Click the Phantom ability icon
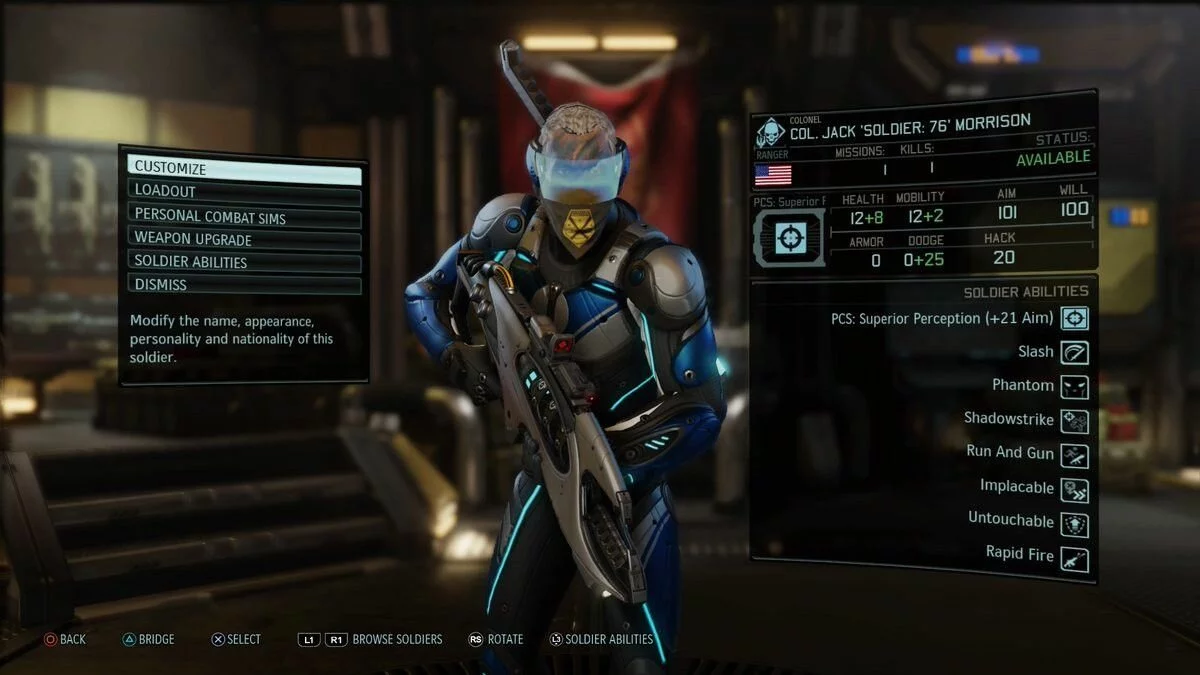 1075,386
